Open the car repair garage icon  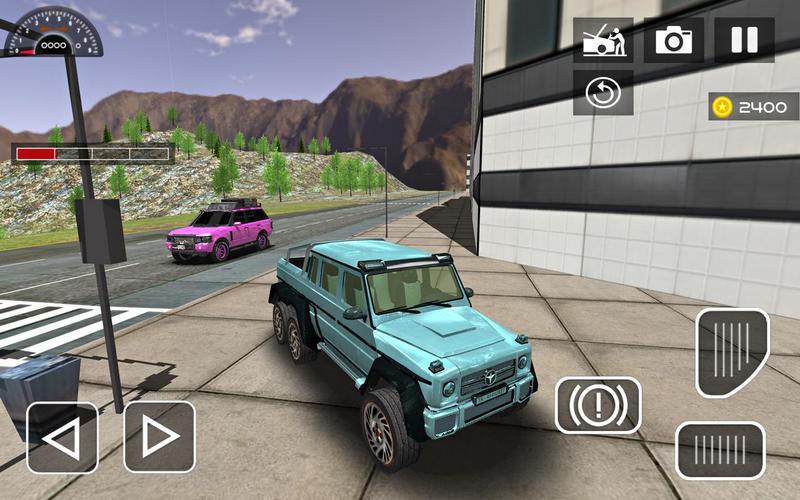coord(603,40)
